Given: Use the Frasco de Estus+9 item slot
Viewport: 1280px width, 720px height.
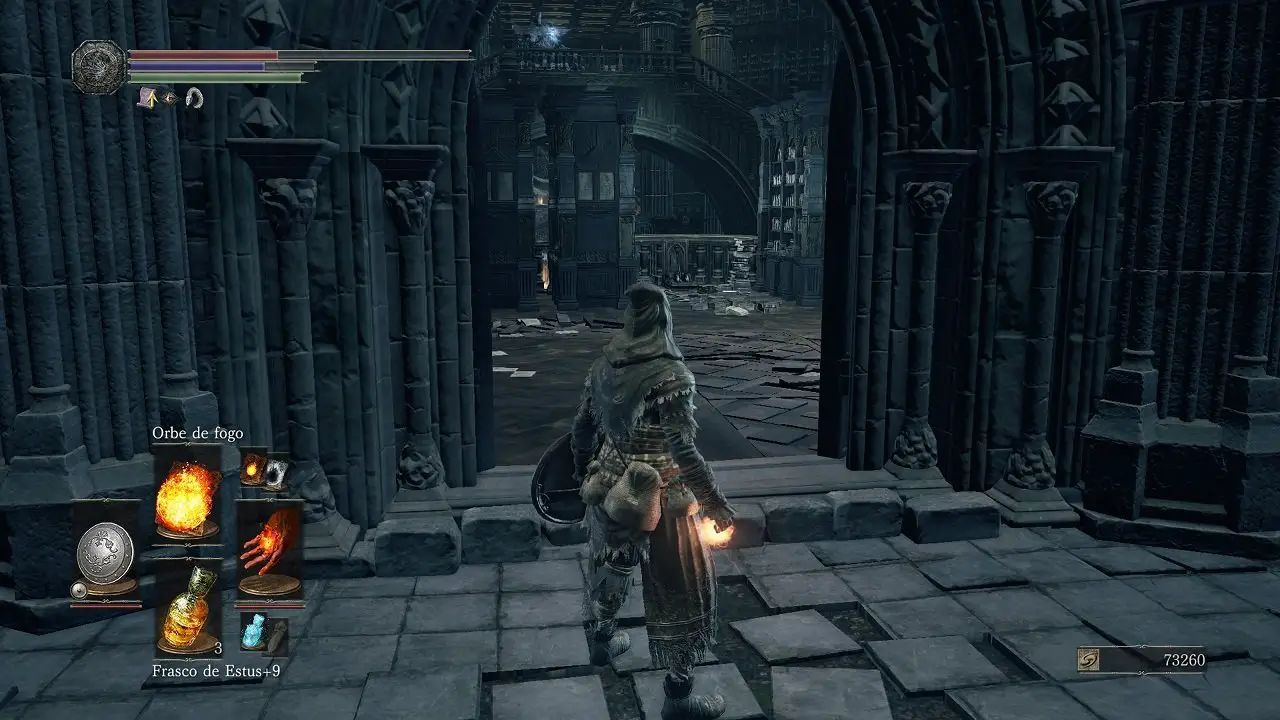Looking at the screenshot, I should point(187,607).
